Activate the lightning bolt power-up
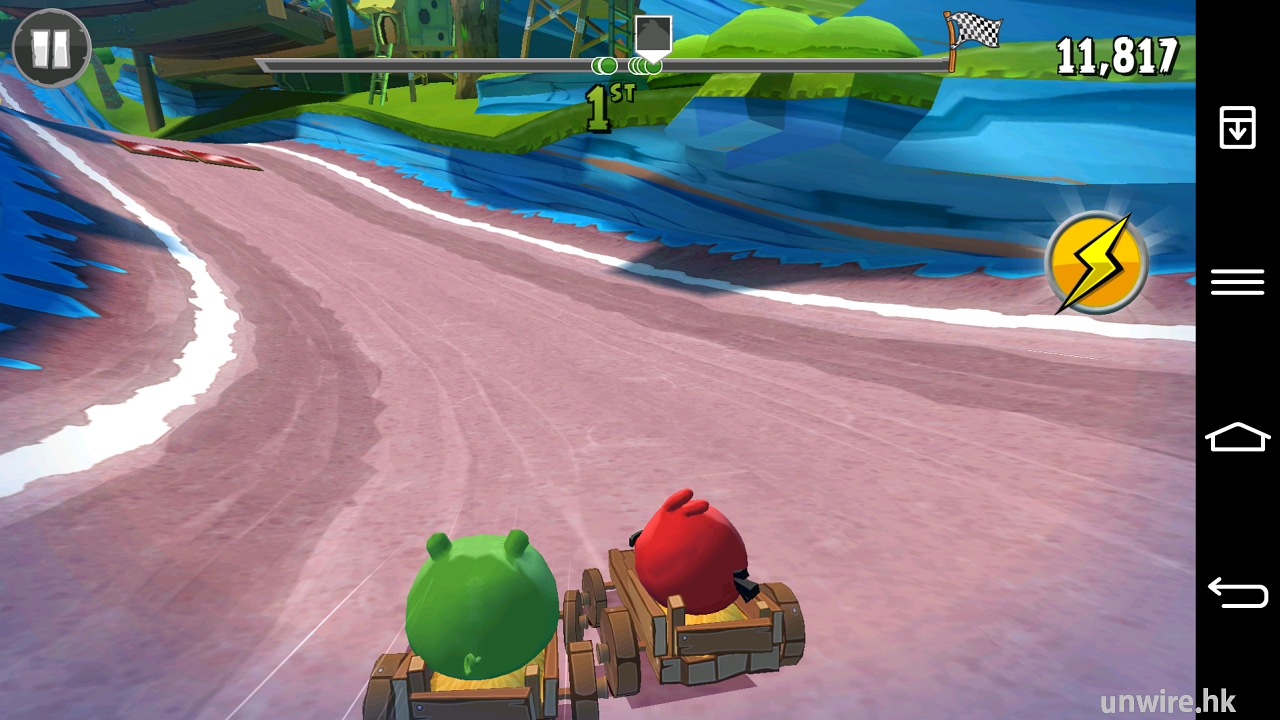The height and width of the screenshot is (720, 1280). 1095,263
